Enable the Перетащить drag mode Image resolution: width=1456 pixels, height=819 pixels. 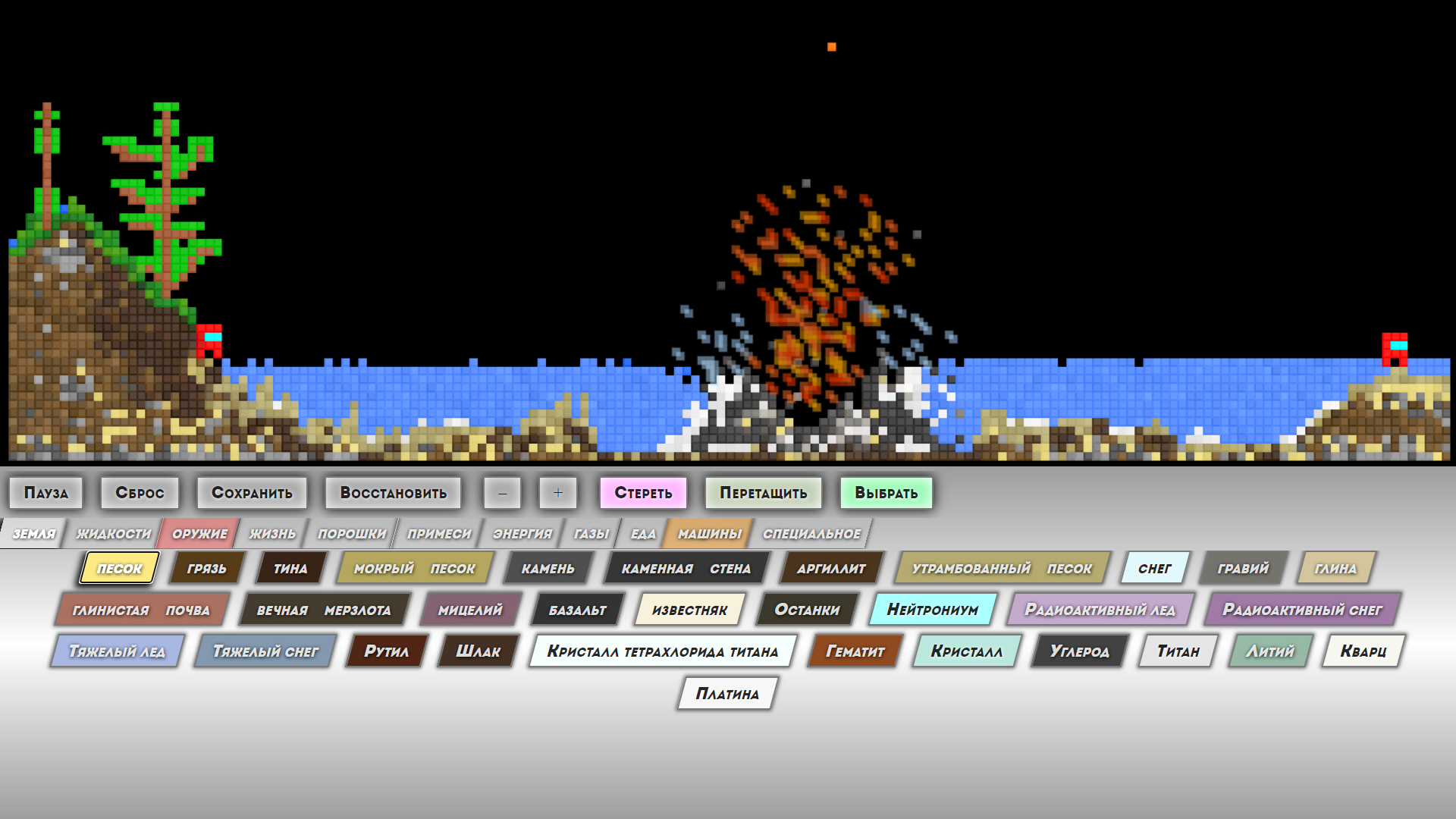pyautogui.click(x=762, y=492)
